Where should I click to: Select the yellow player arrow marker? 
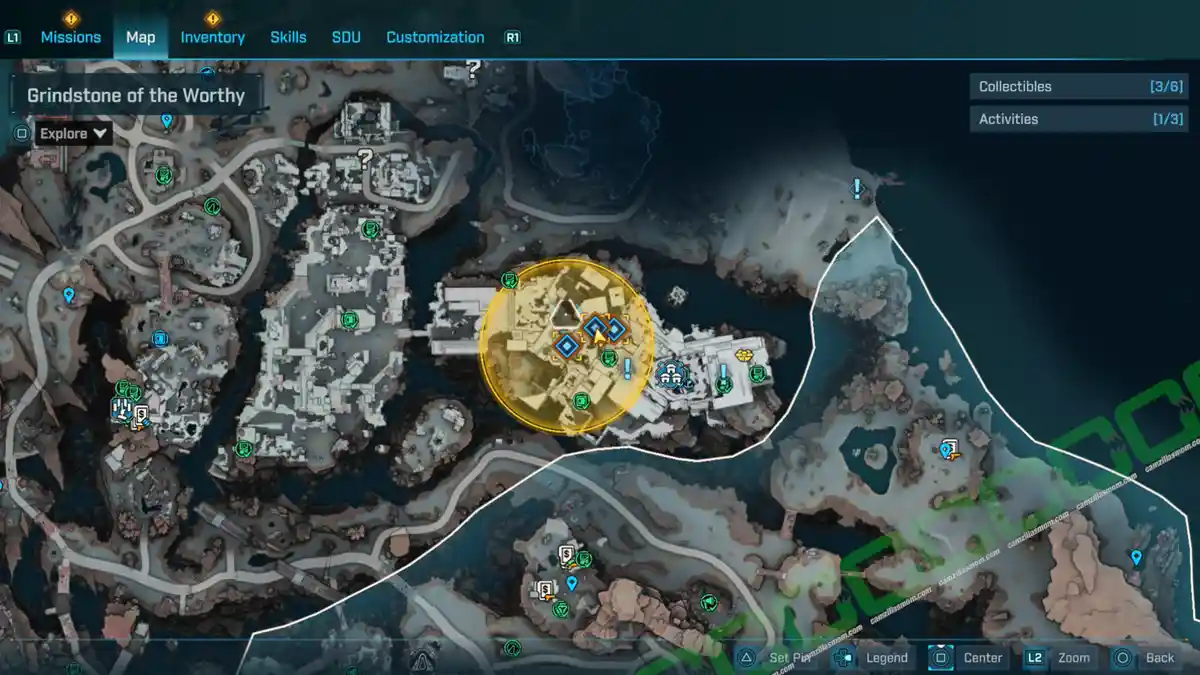[x=599, y=334]
